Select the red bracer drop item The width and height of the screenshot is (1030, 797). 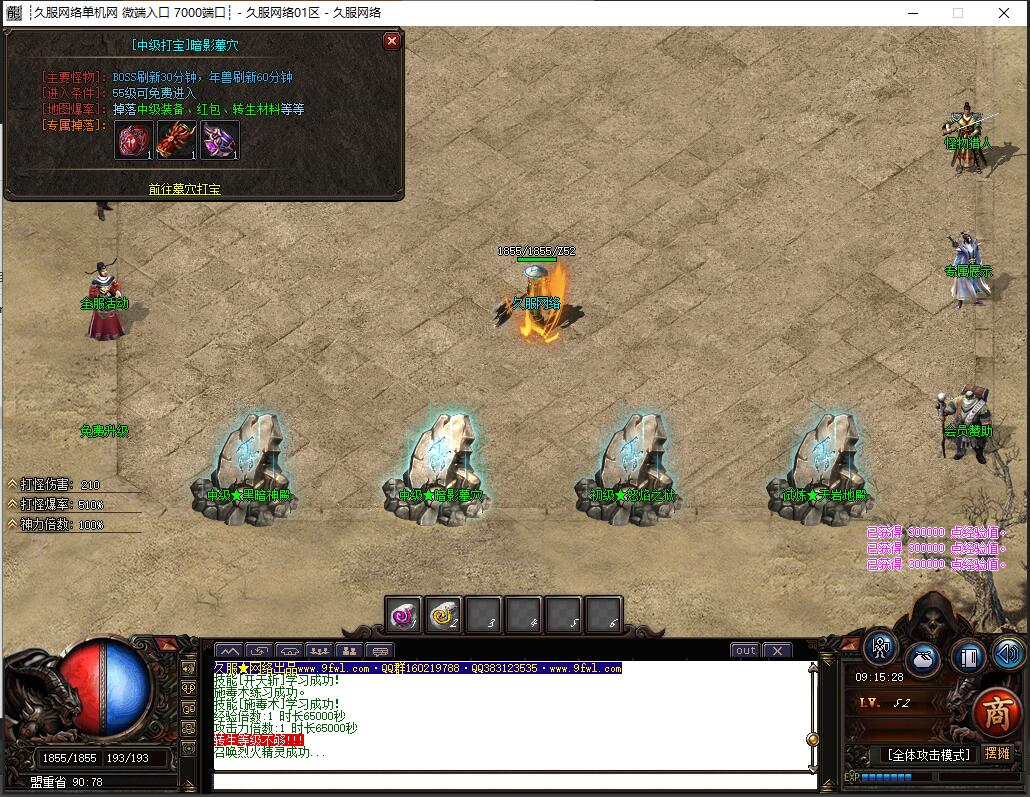[176, 141]
